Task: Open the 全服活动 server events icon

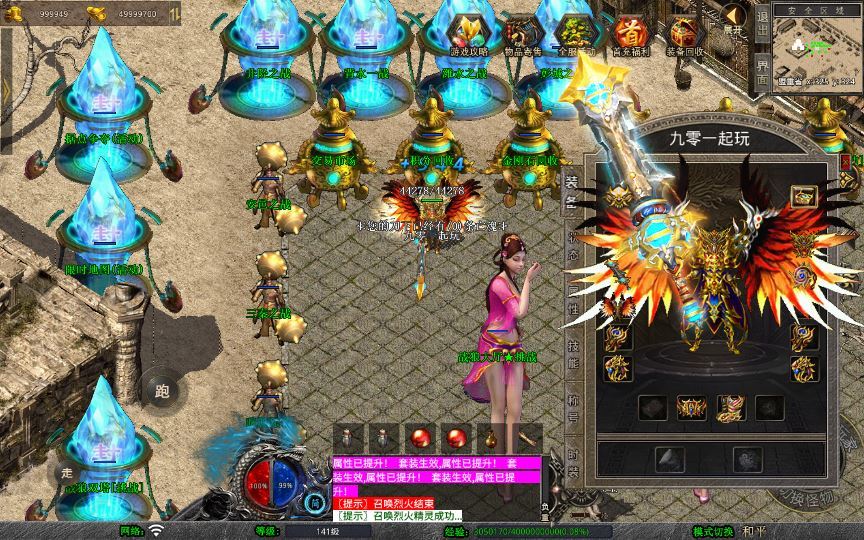Action: pyautogui.click(x=573, y=35)
